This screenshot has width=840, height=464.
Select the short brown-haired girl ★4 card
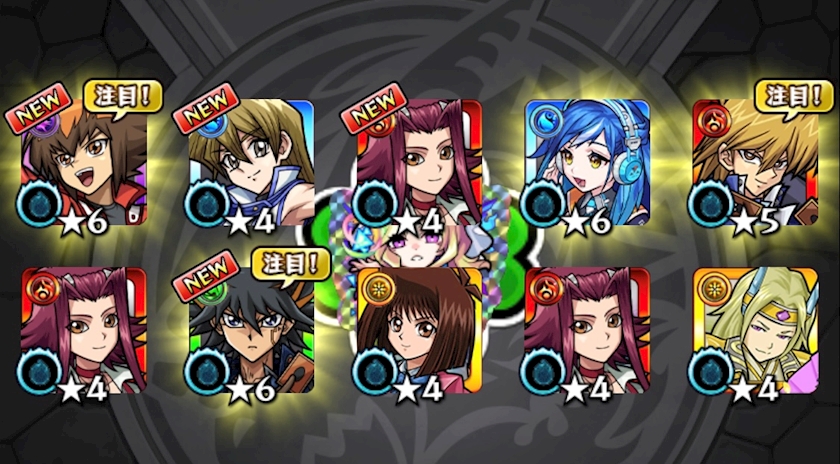419,330
